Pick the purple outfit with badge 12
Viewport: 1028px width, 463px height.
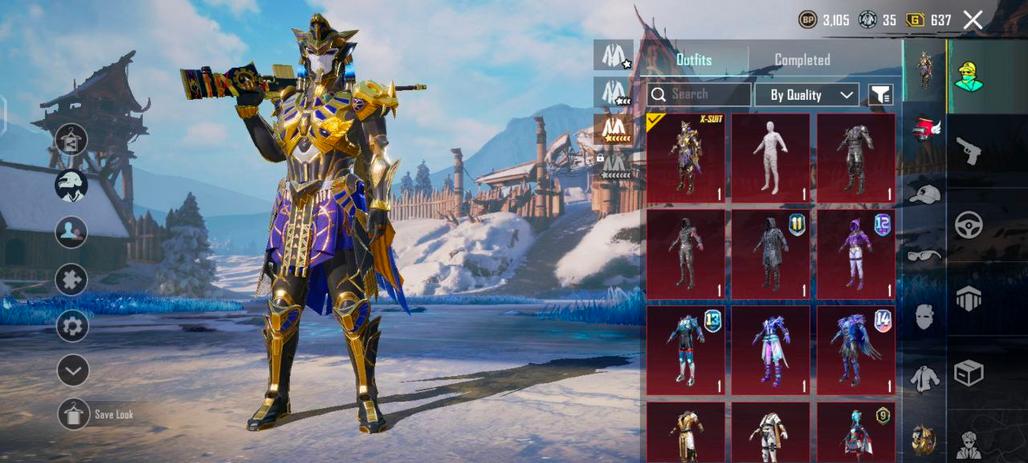pyautogui.click(x=855, y=254)
